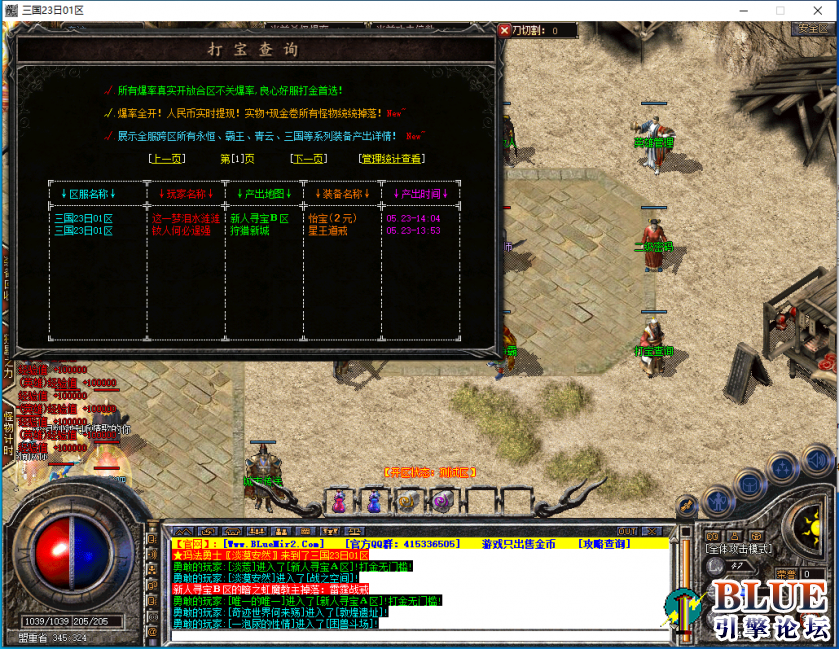Use the red potion in the hotbar
This screenshot has height=649, width=839.
(338, 500)
